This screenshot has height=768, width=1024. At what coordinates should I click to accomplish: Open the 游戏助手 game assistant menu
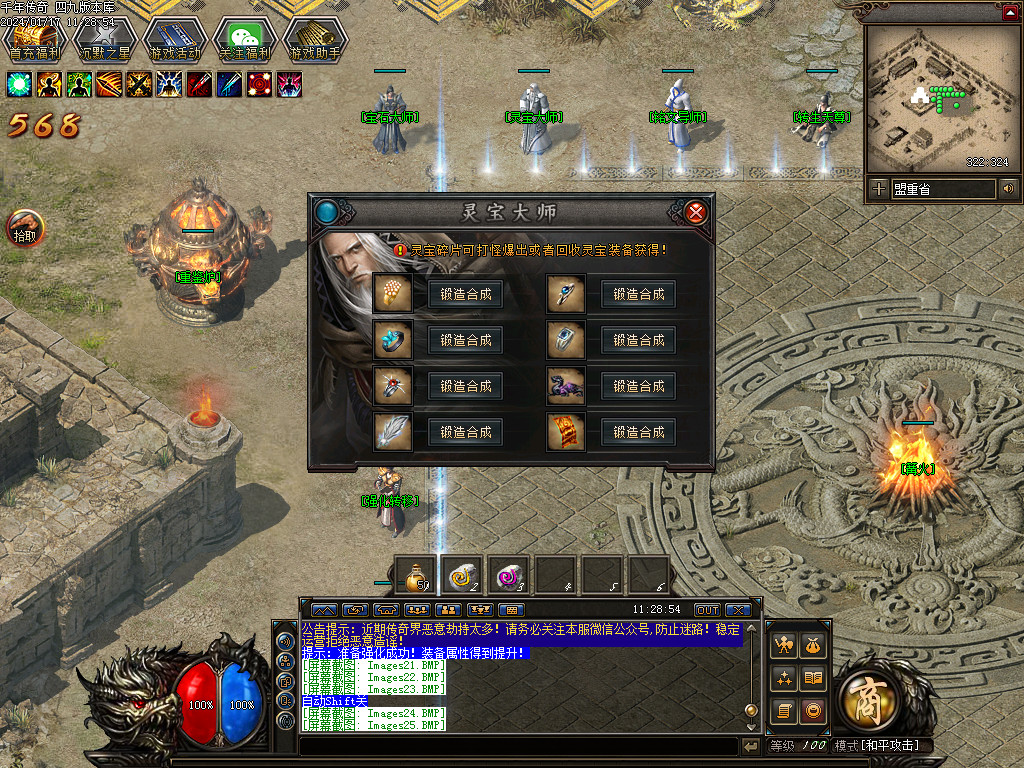pos(315,39)
